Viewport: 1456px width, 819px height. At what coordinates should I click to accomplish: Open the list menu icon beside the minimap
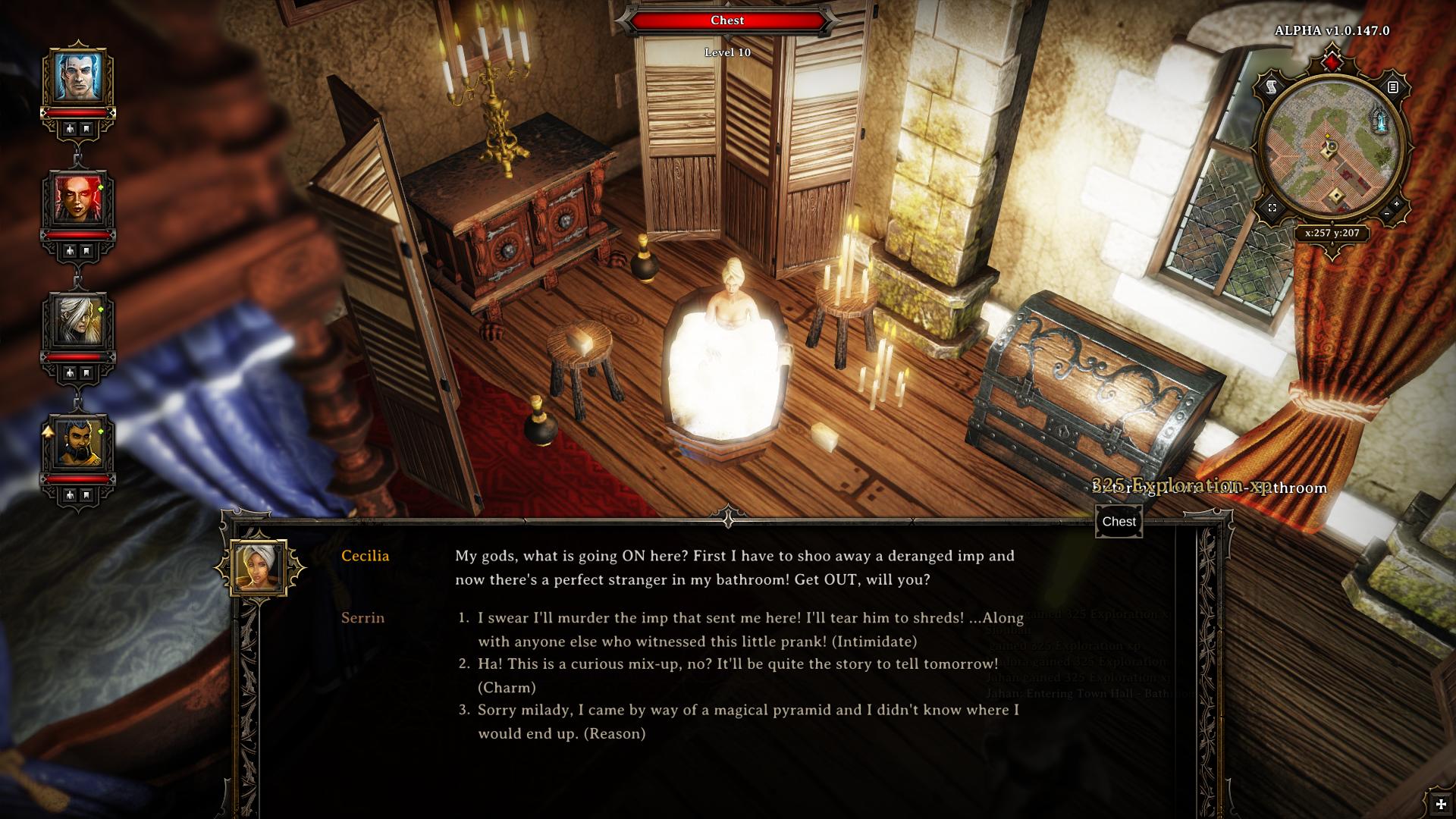[1392, 88]
